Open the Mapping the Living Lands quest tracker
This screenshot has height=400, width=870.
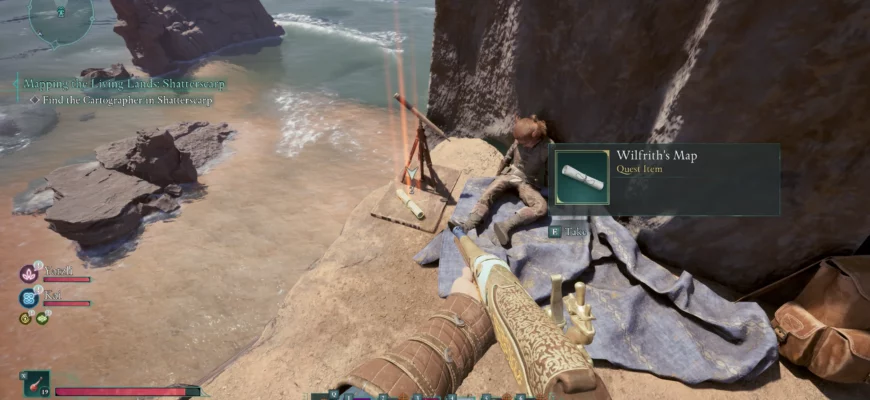[x=124, y=85]
